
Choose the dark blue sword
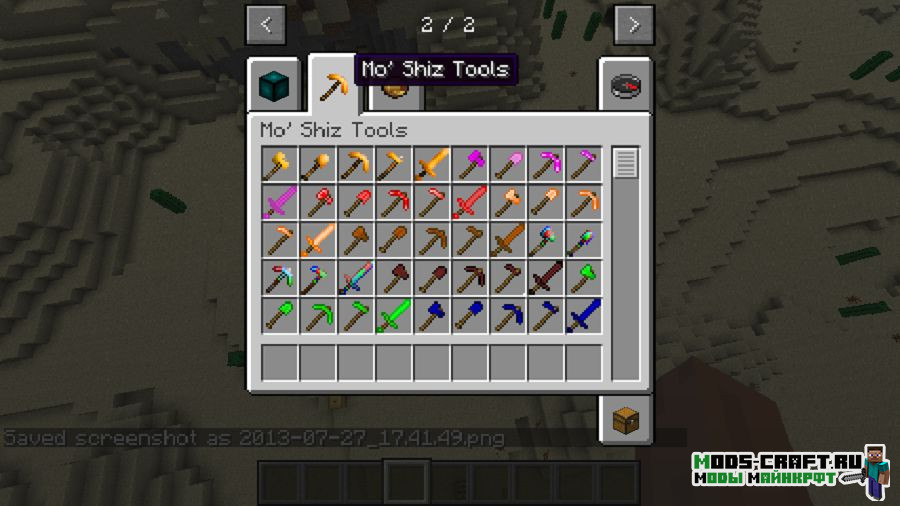point(584,316)
